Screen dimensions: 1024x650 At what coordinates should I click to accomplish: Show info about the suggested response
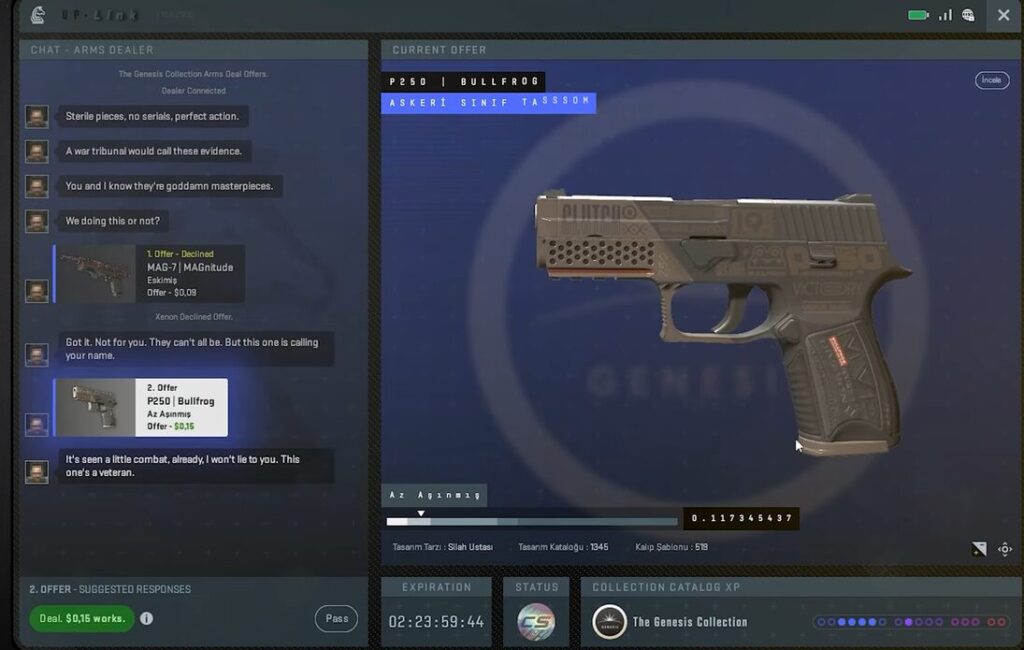click(147, 618)
